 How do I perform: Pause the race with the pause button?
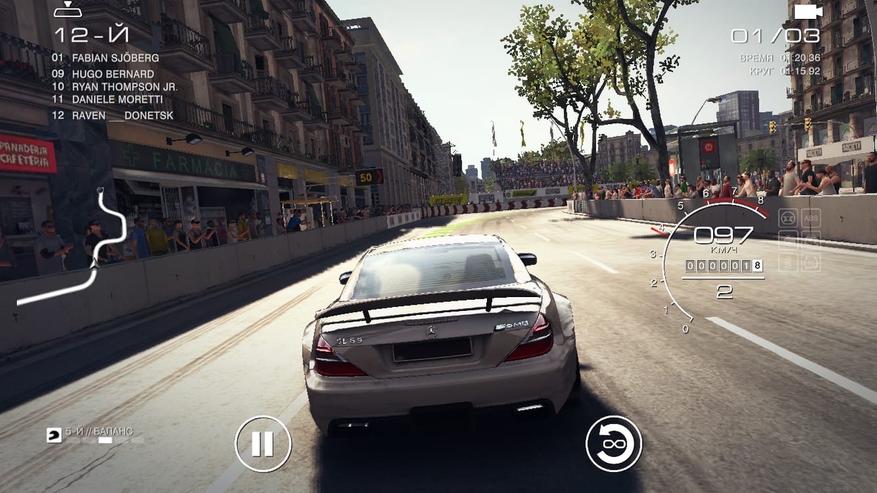click(263, 444)
